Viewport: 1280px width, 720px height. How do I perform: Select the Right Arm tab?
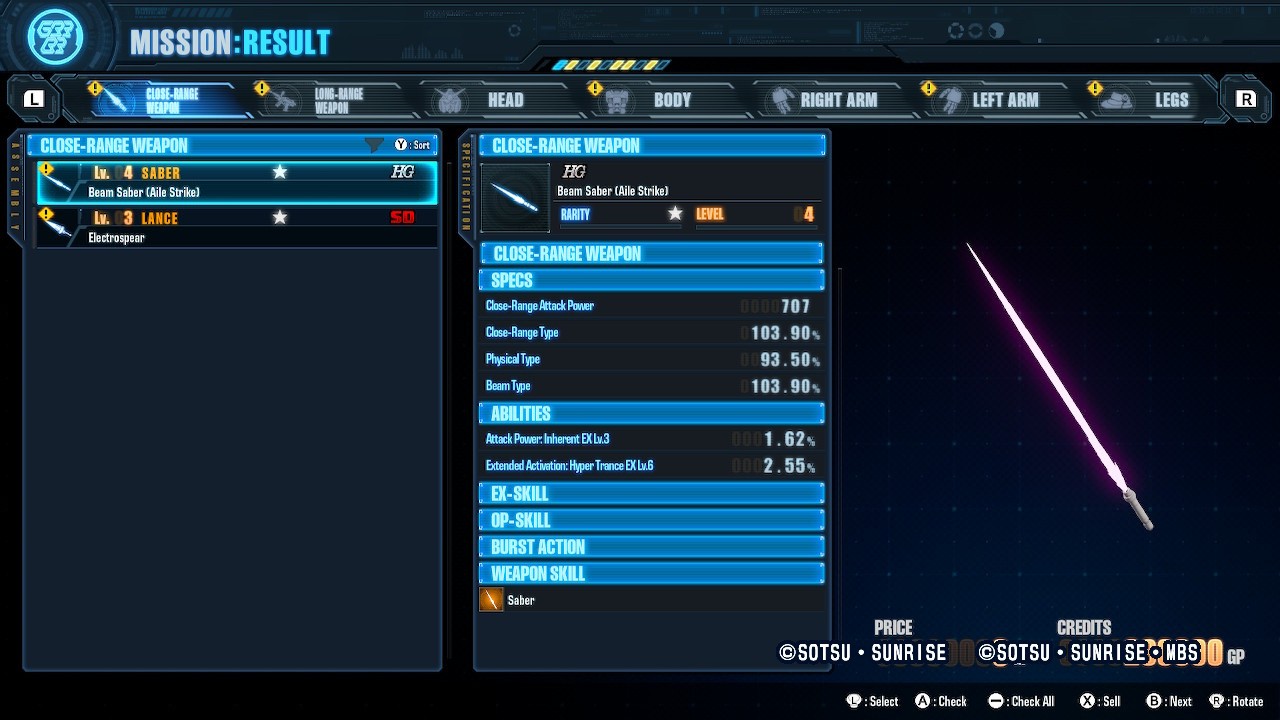tap(825, 100)
